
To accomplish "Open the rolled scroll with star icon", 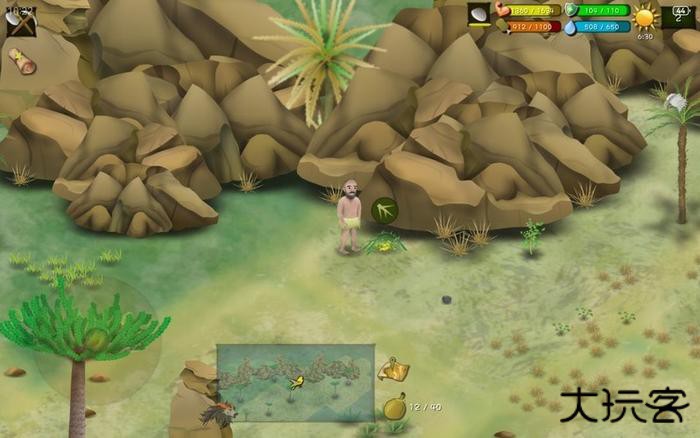I will click(x=21, y=62).
